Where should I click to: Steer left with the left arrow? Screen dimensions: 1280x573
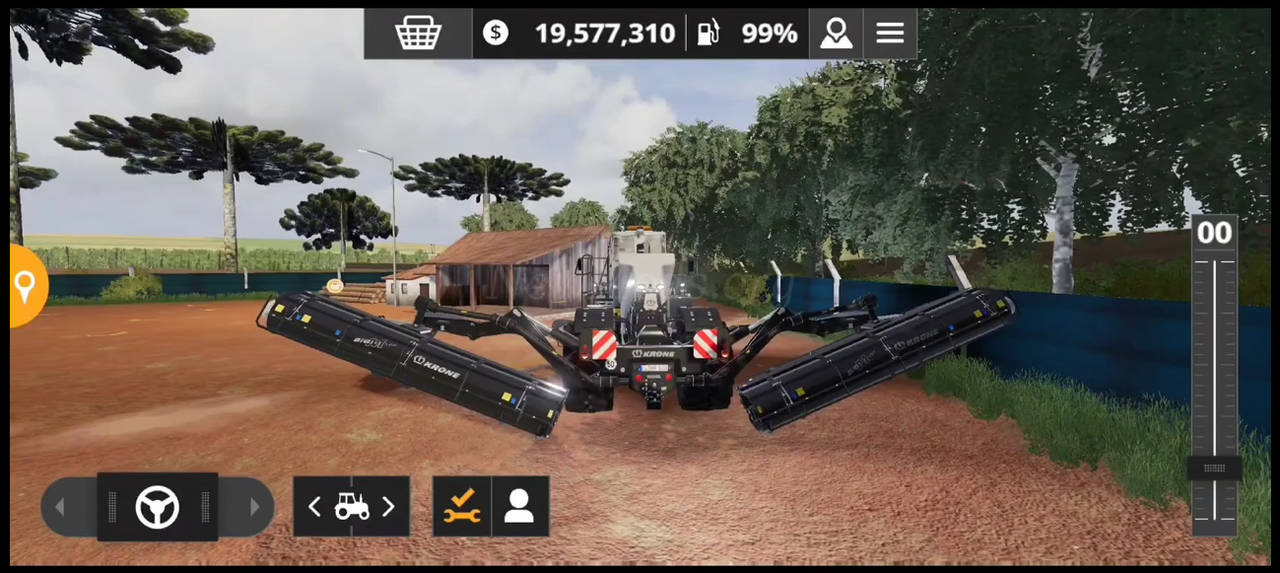pyautogui.click(x=61, y=507)
